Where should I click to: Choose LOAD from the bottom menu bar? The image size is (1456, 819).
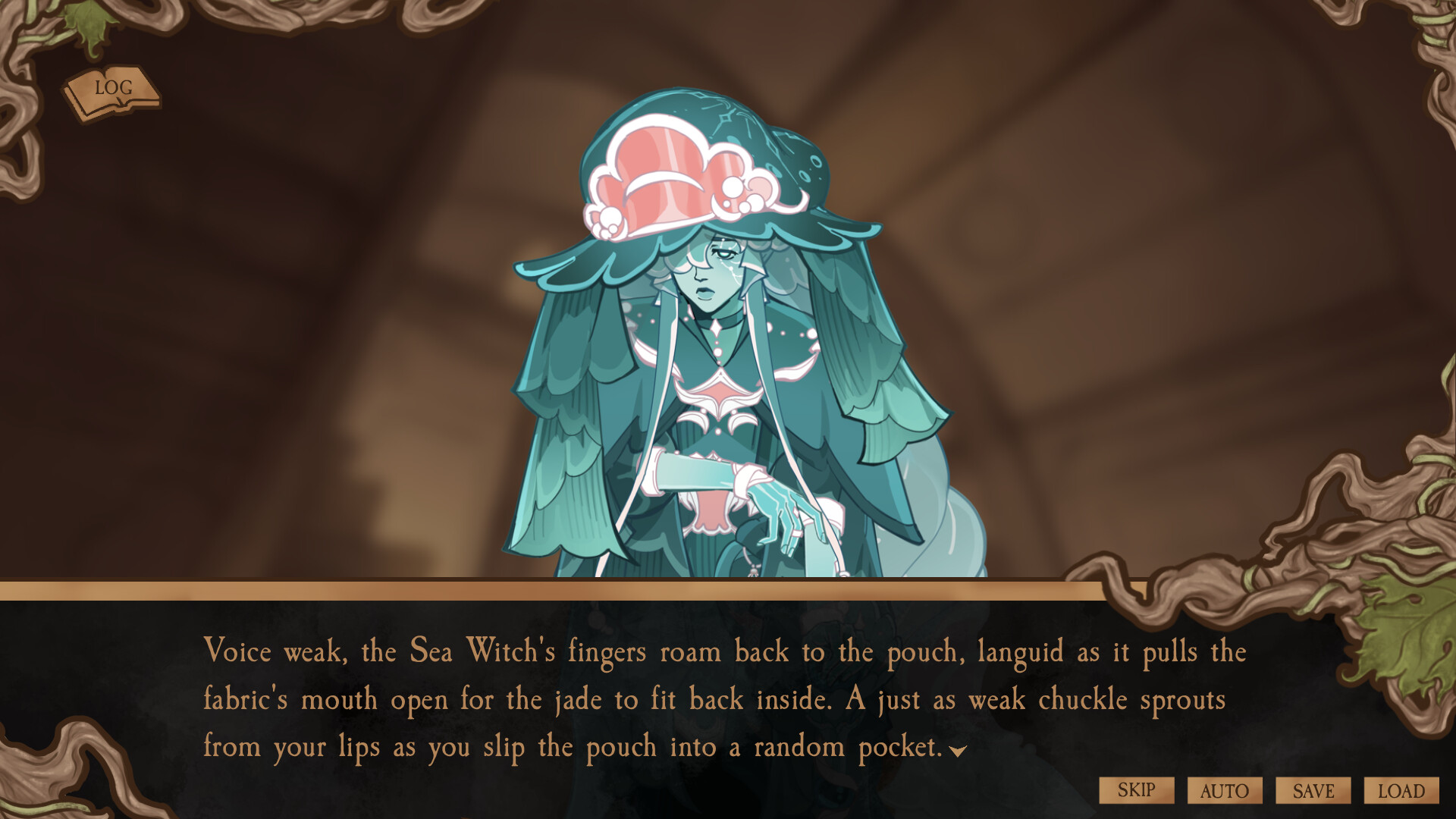tap(1399, 789)
